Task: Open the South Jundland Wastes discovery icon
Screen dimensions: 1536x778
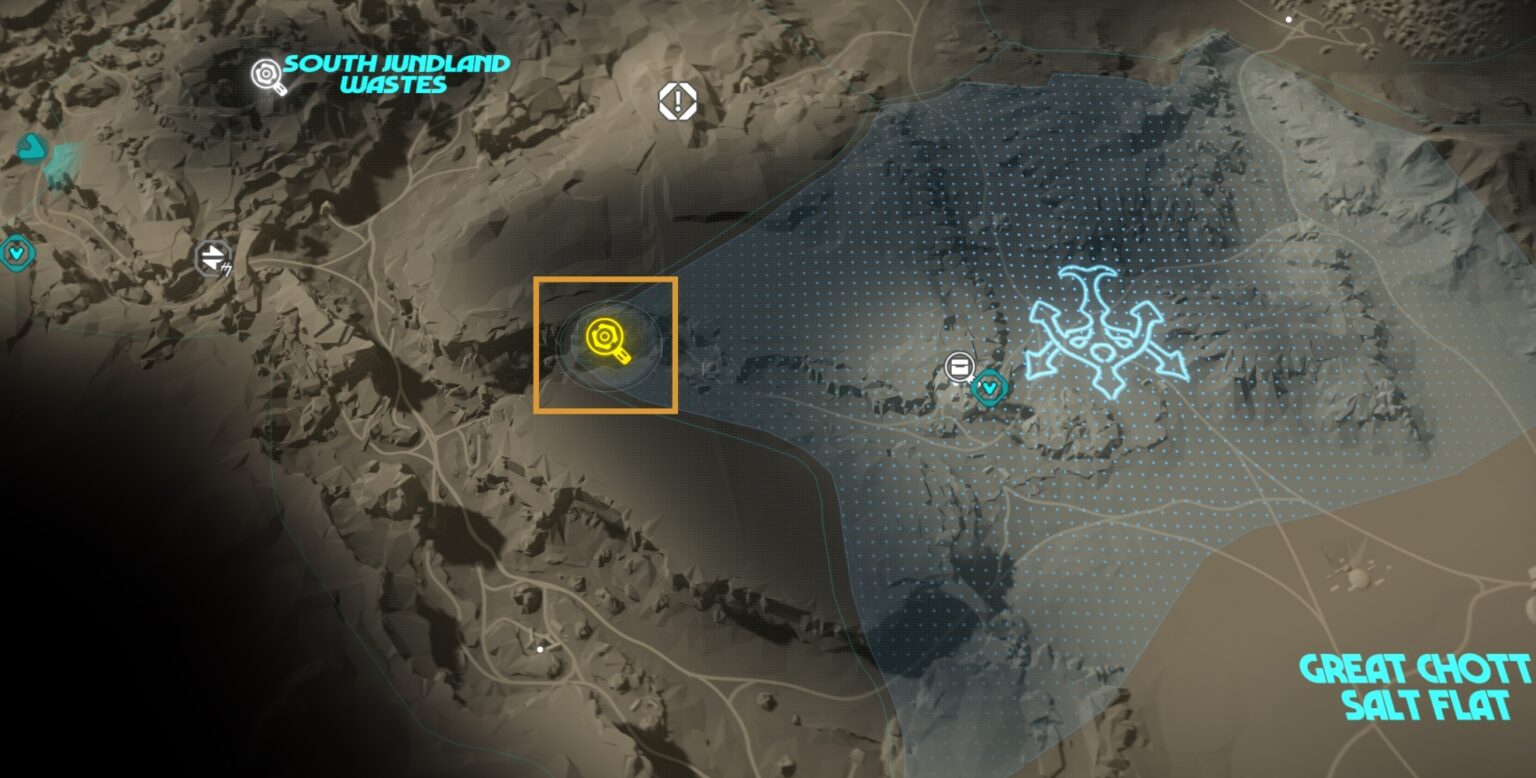Action: (x=265, y=73)
